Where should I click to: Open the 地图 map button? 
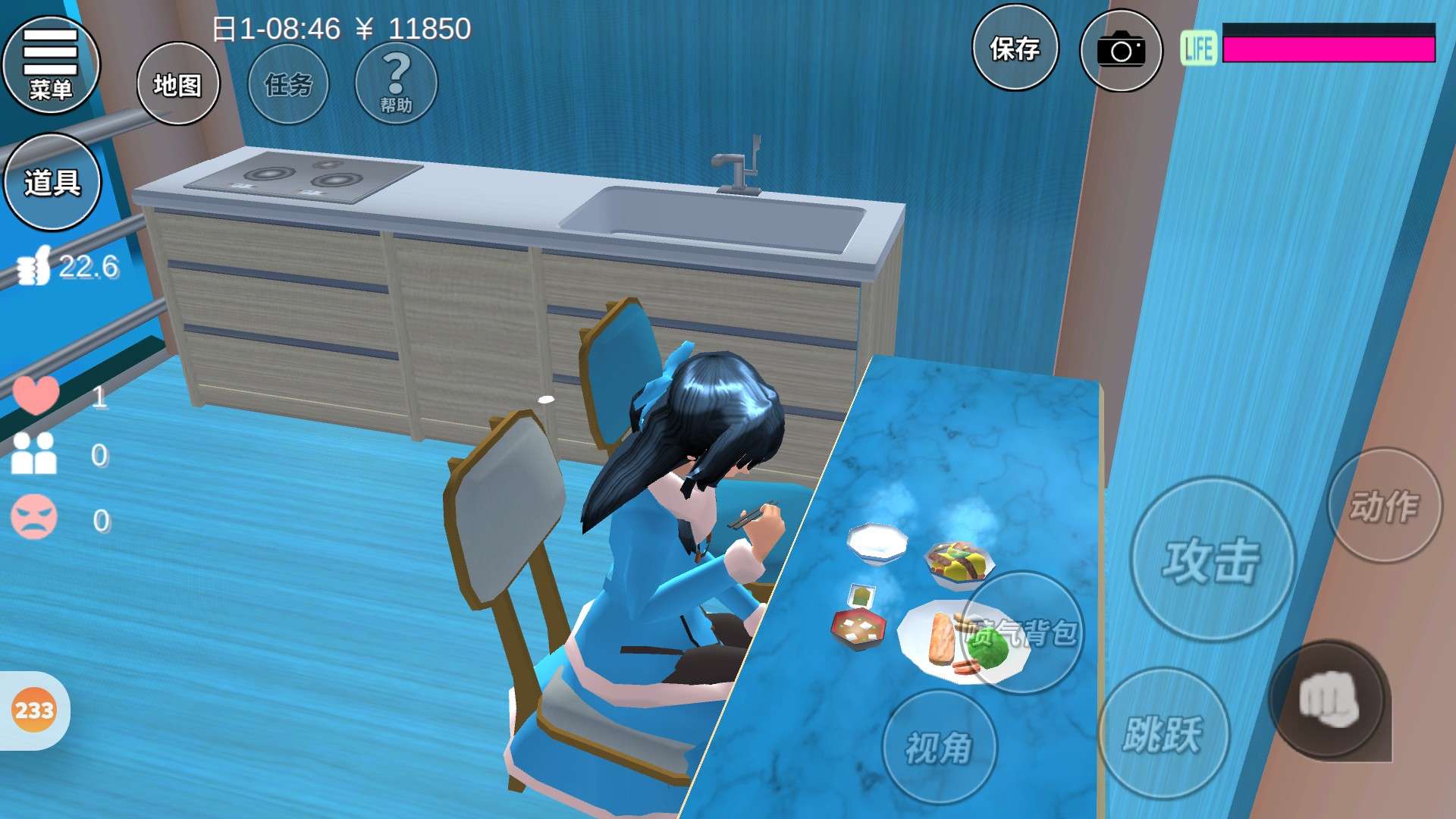pyautogui.click(x=178, y=84)
